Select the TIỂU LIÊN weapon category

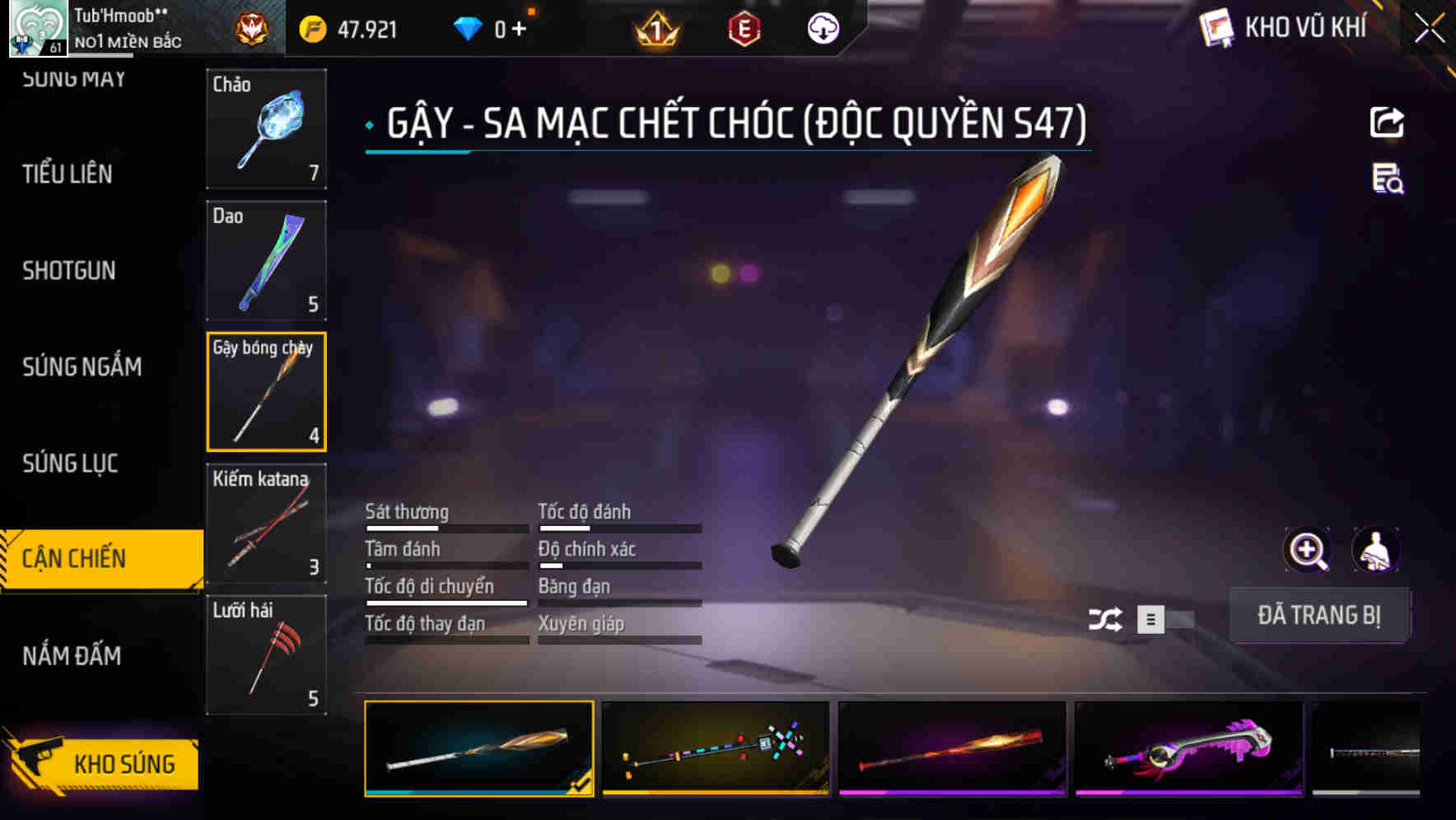68,175
